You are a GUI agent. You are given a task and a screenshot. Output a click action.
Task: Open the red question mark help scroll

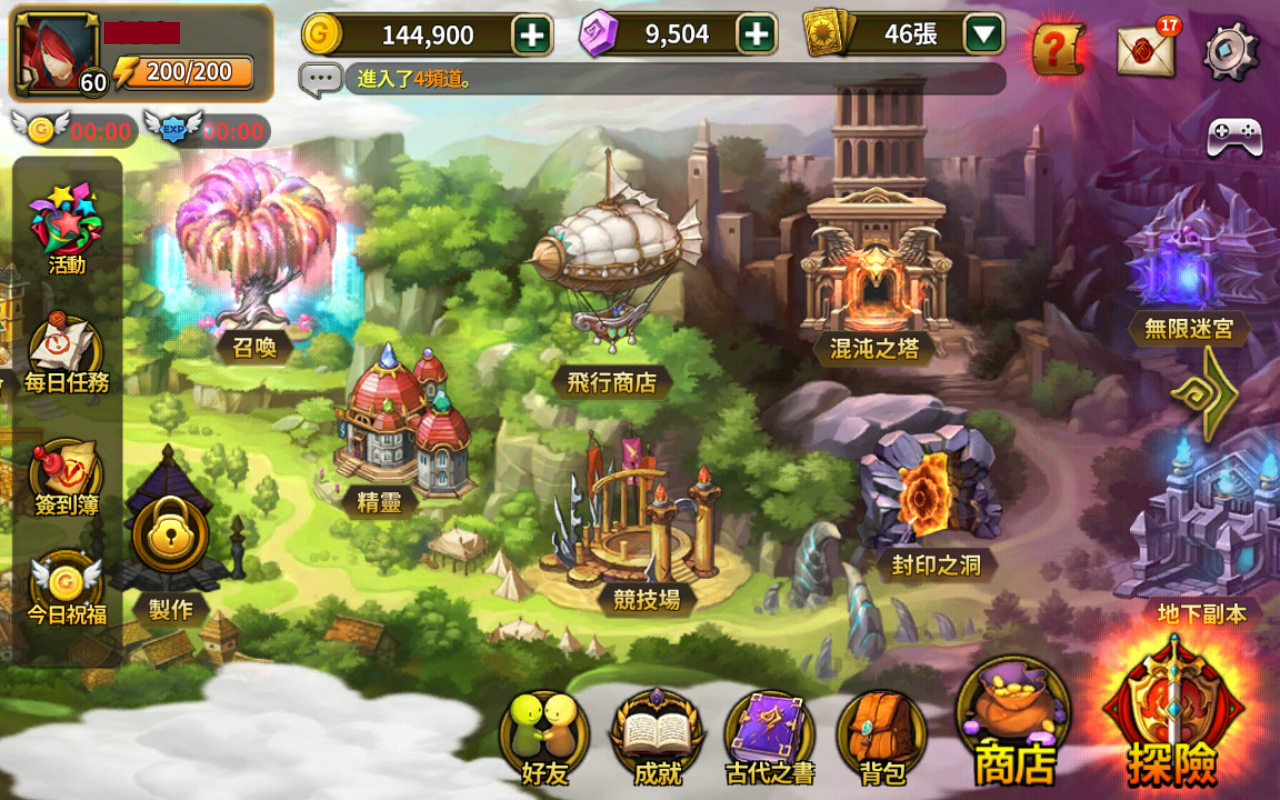[x=1057, y=47]
